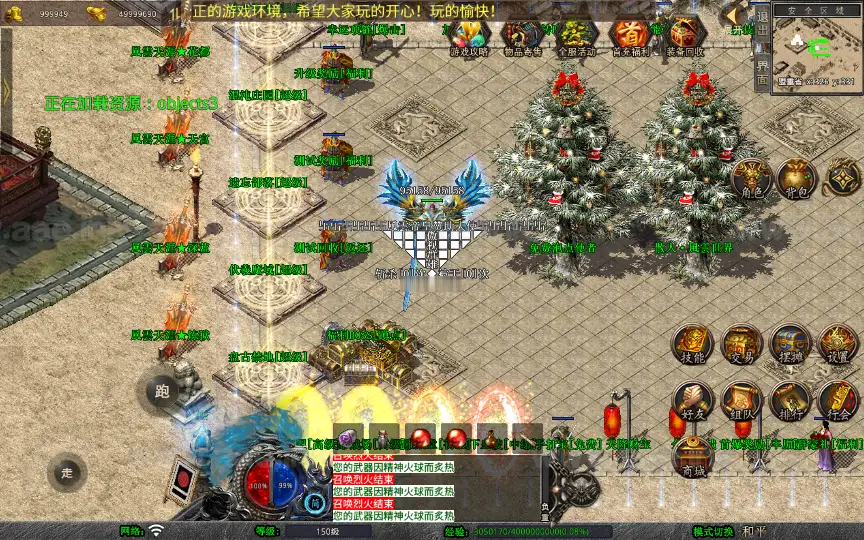Open the 物品寄售 consignment icon
This screenshot has width=864, height=540.
(522, 38)
